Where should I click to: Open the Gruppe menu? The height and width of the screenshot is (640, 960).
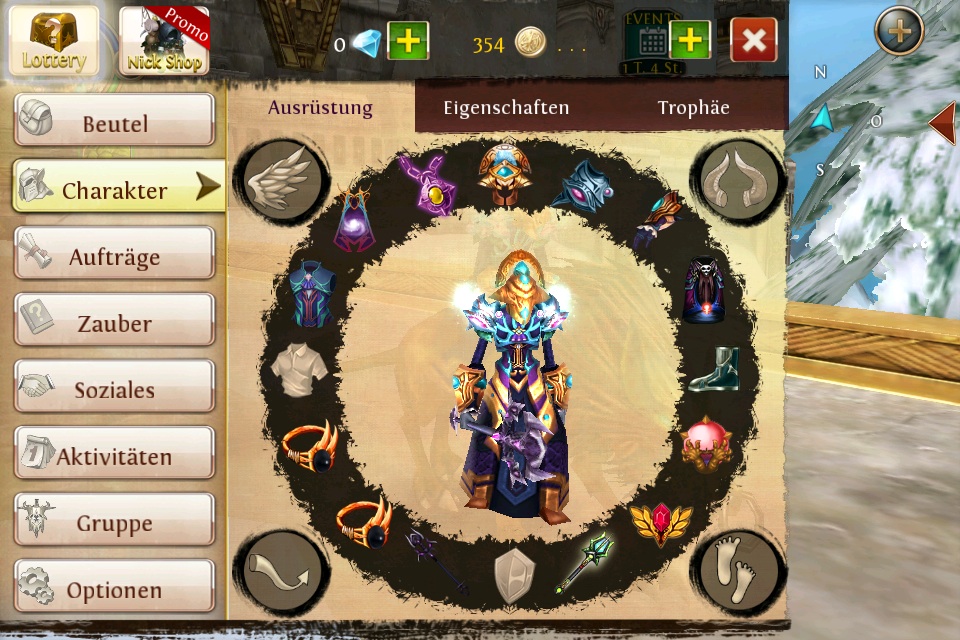point(114,521)
